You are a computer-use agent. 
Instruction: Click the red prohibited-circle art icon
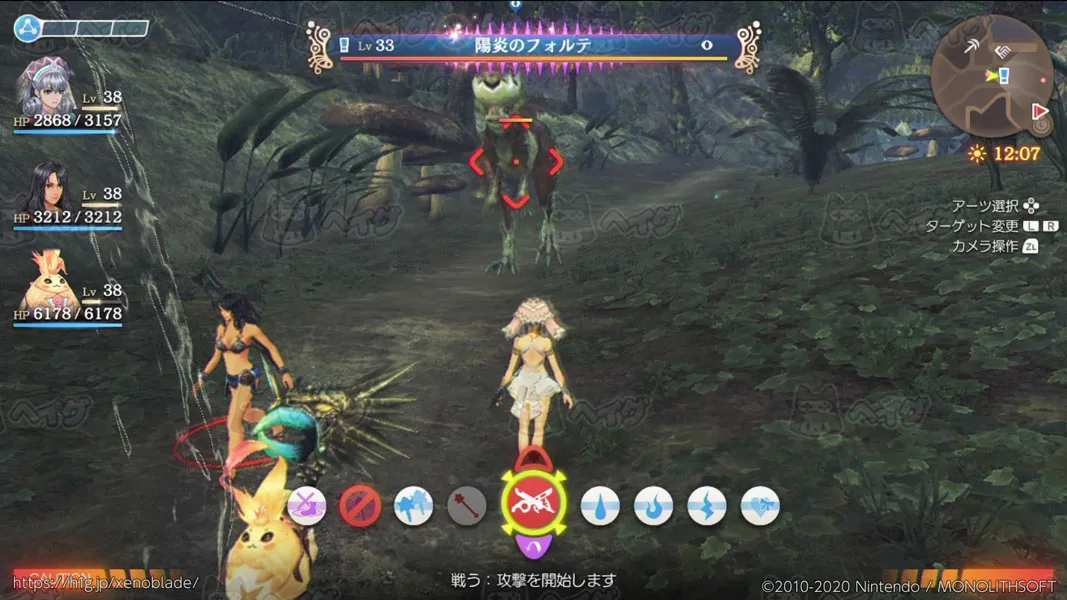[x=358, y=506]
